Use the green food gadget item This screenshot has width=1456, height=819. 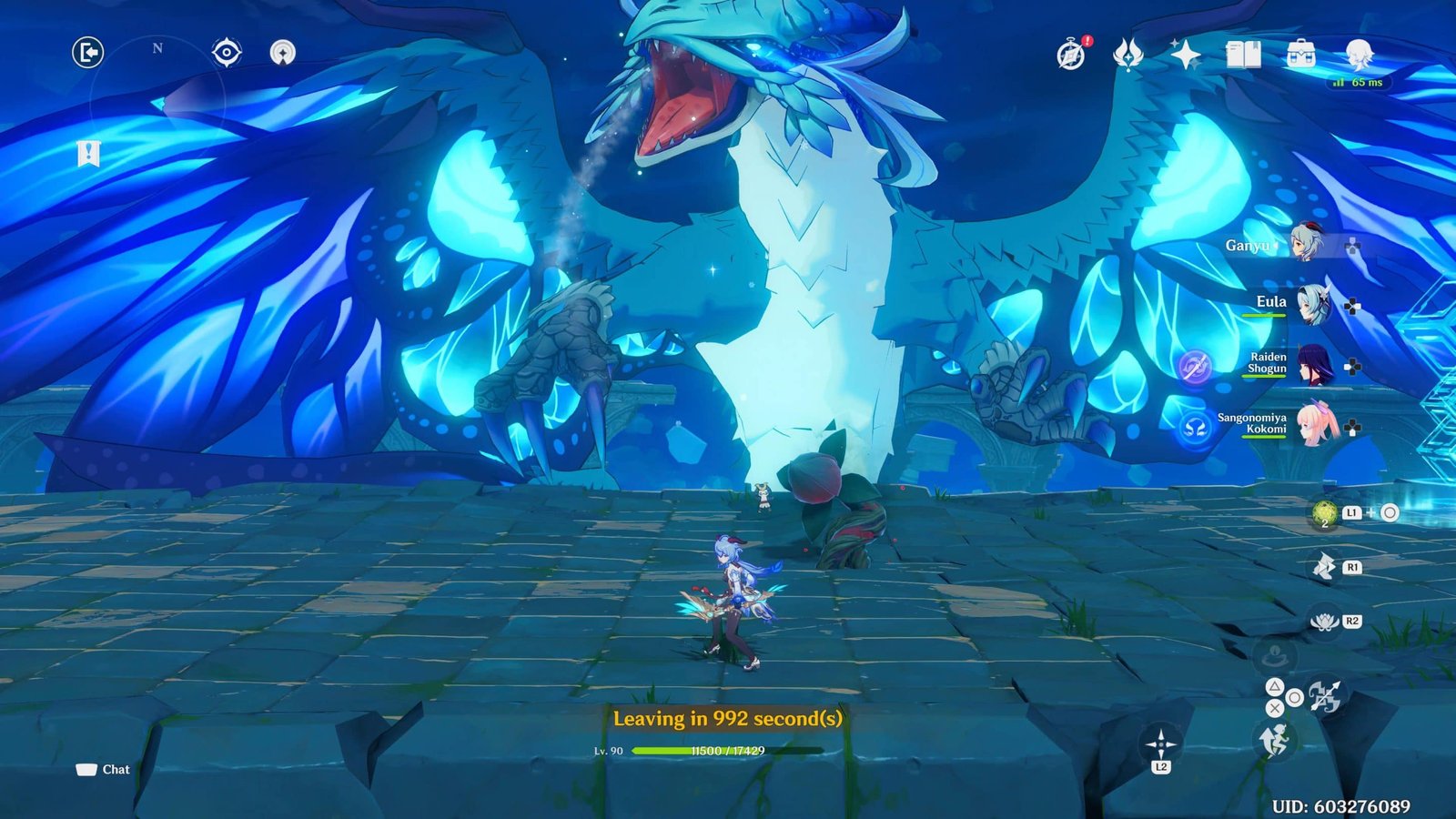click(x=1325, y=514)
